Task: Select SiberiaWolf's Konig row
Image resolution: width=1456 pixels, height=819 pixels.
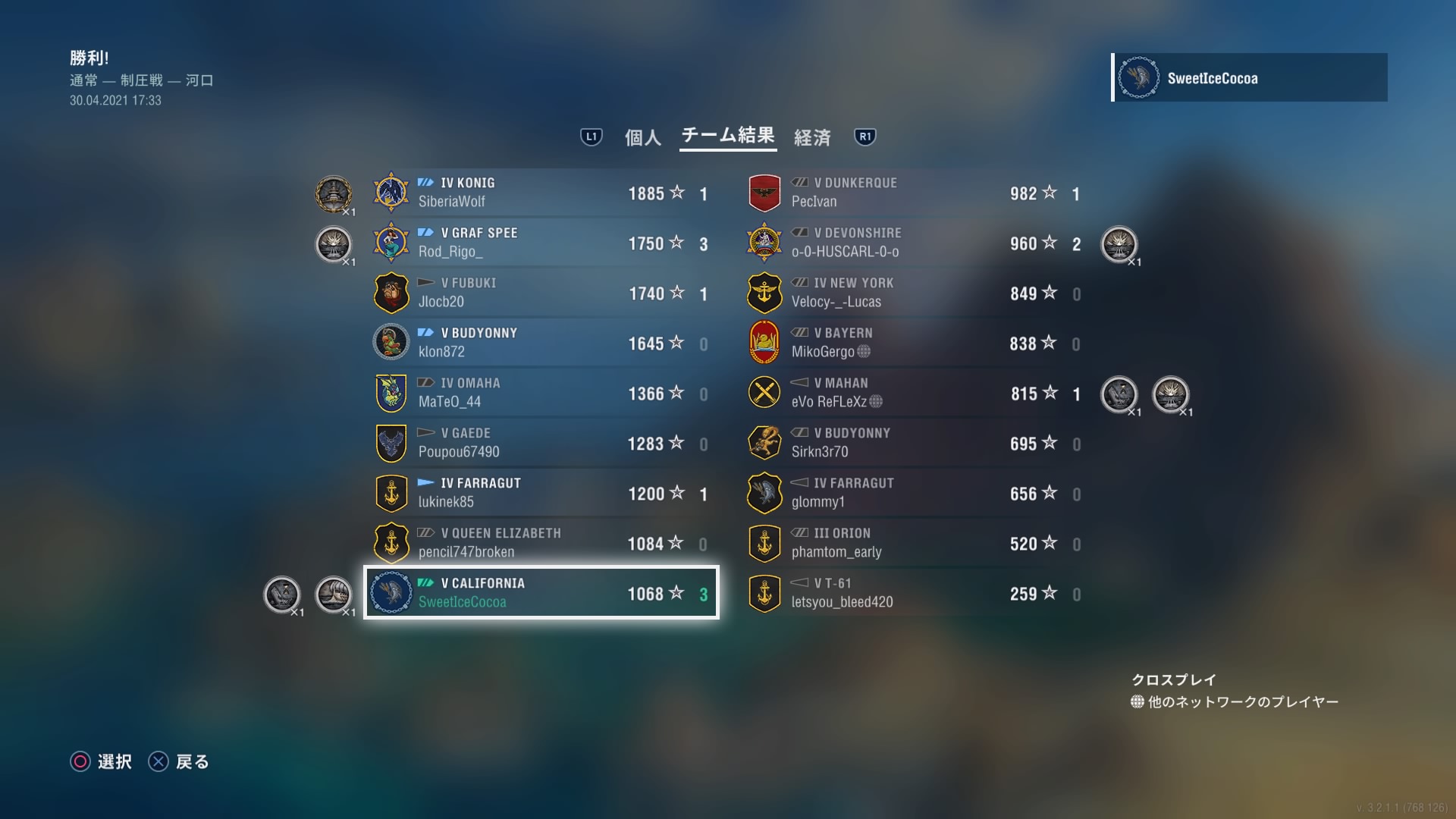Action: click(x=541, y=193)
